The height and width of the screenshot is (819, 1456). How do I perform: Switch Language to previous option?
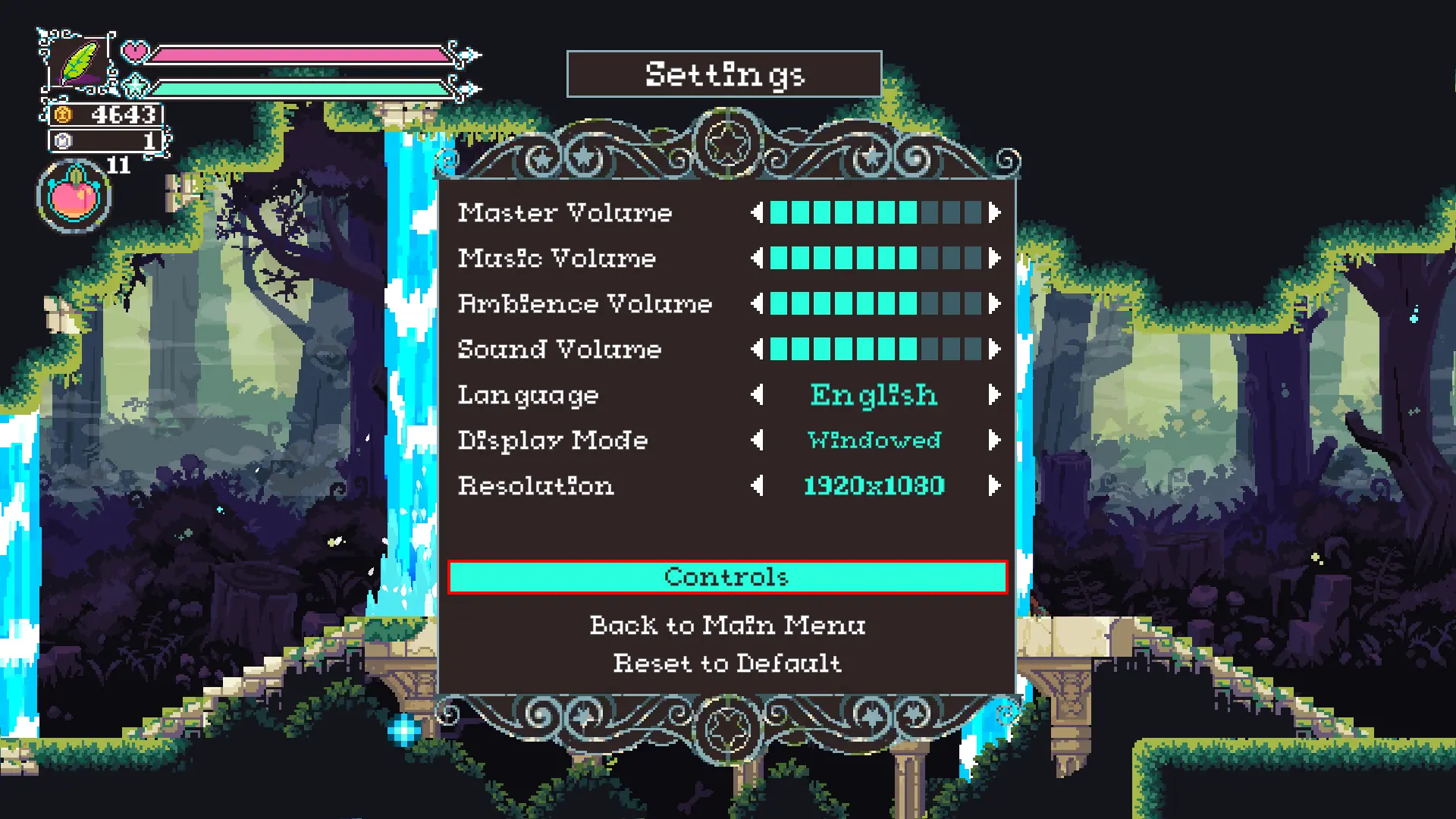[757, 395]
